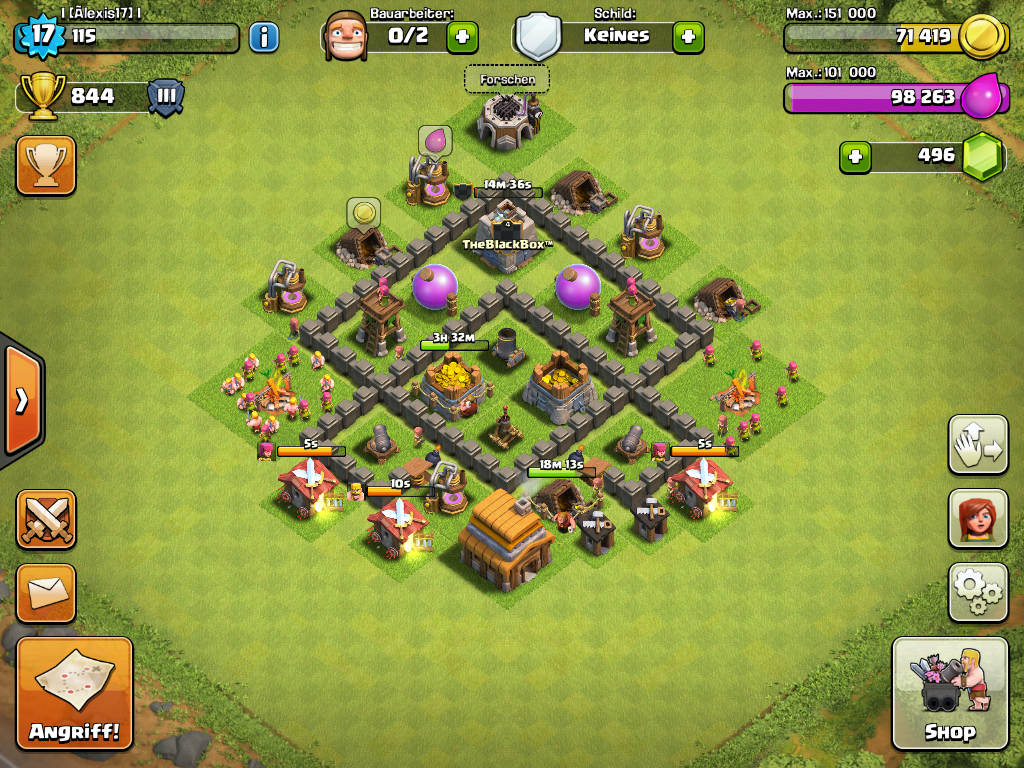Open the trophy achievements button

click(46, 165)
